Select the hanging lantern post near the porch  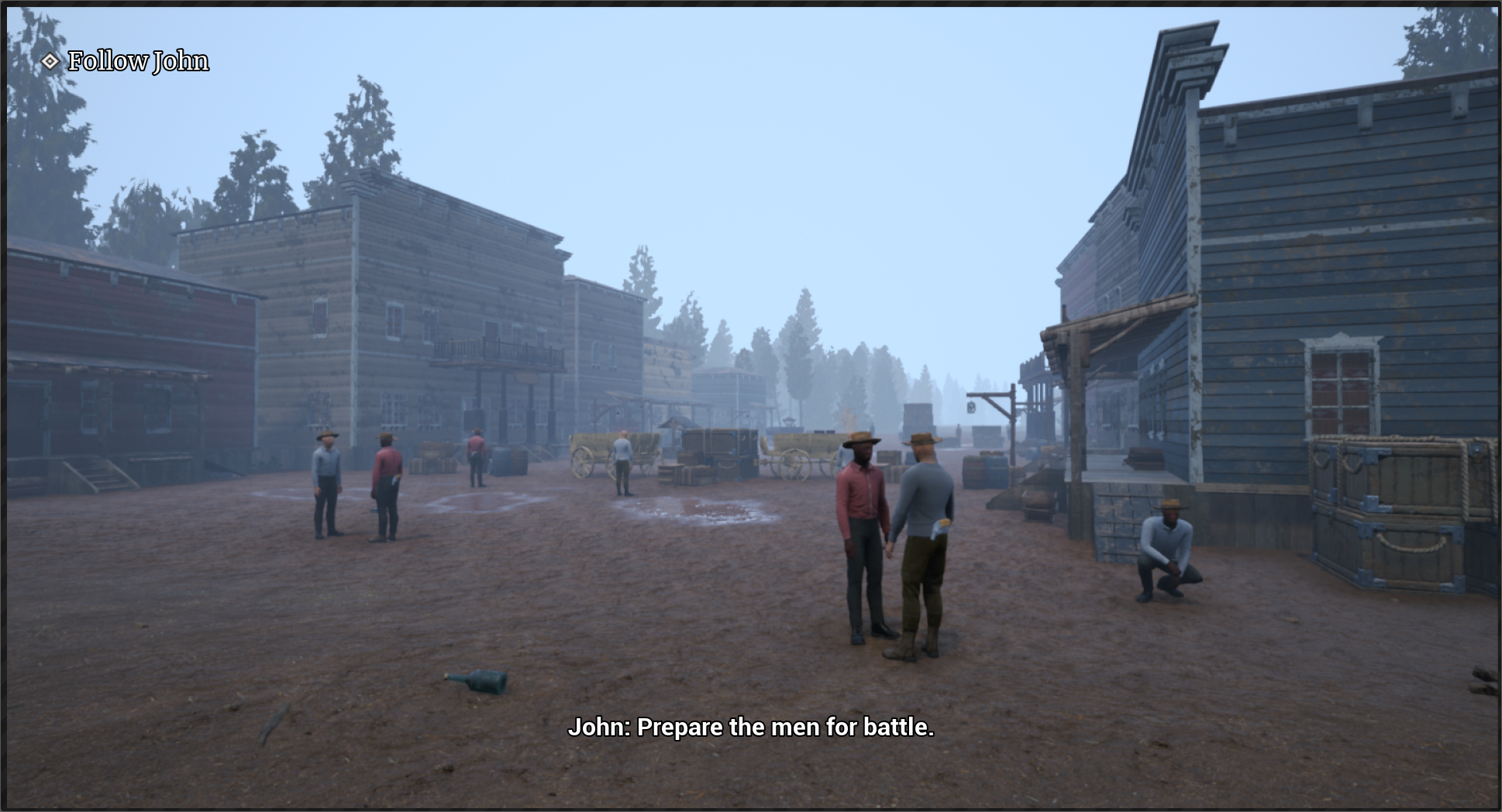tap(971, 407)
